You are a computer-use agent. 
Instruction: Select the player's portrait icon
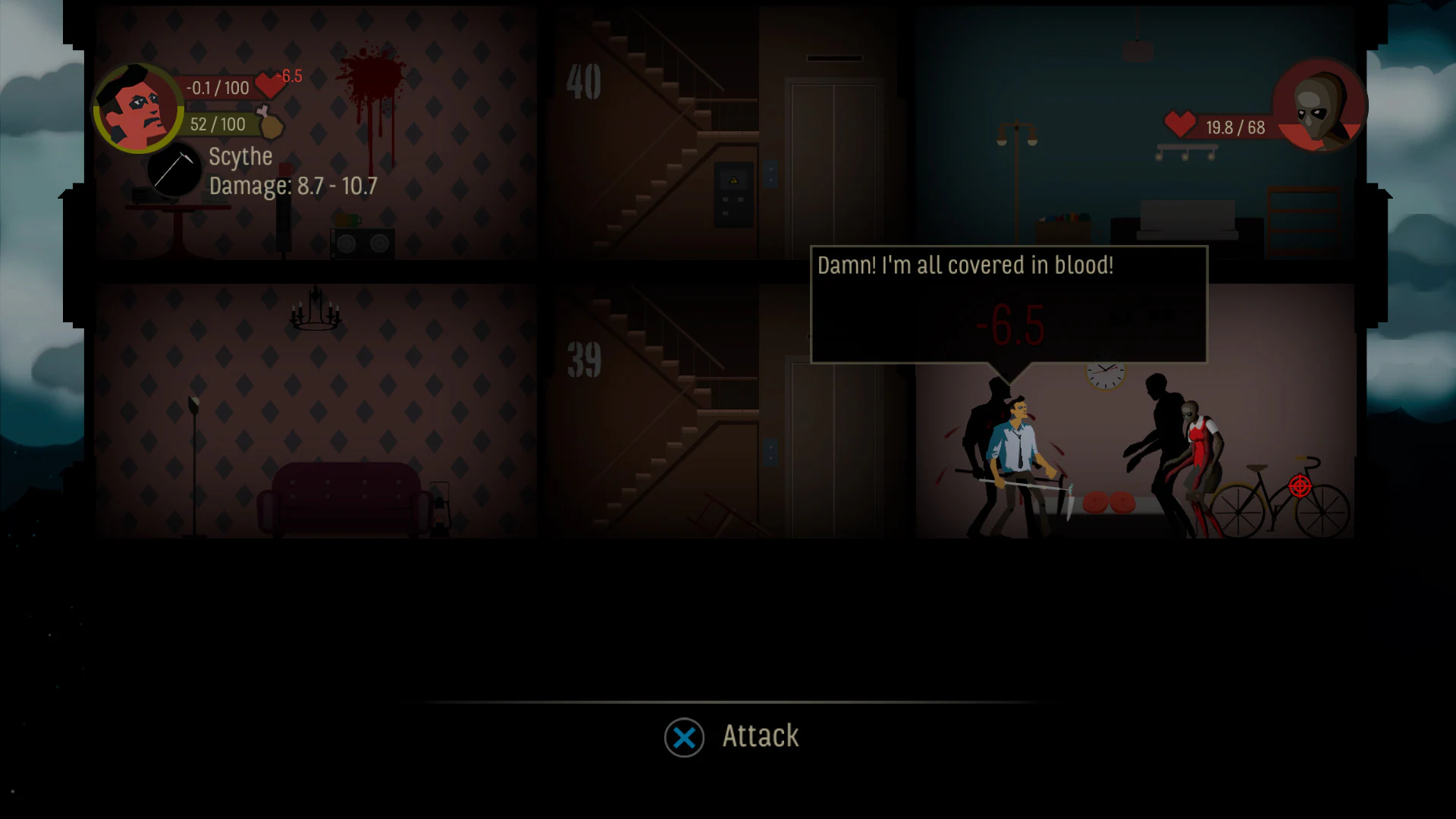(x=137, y=108)
